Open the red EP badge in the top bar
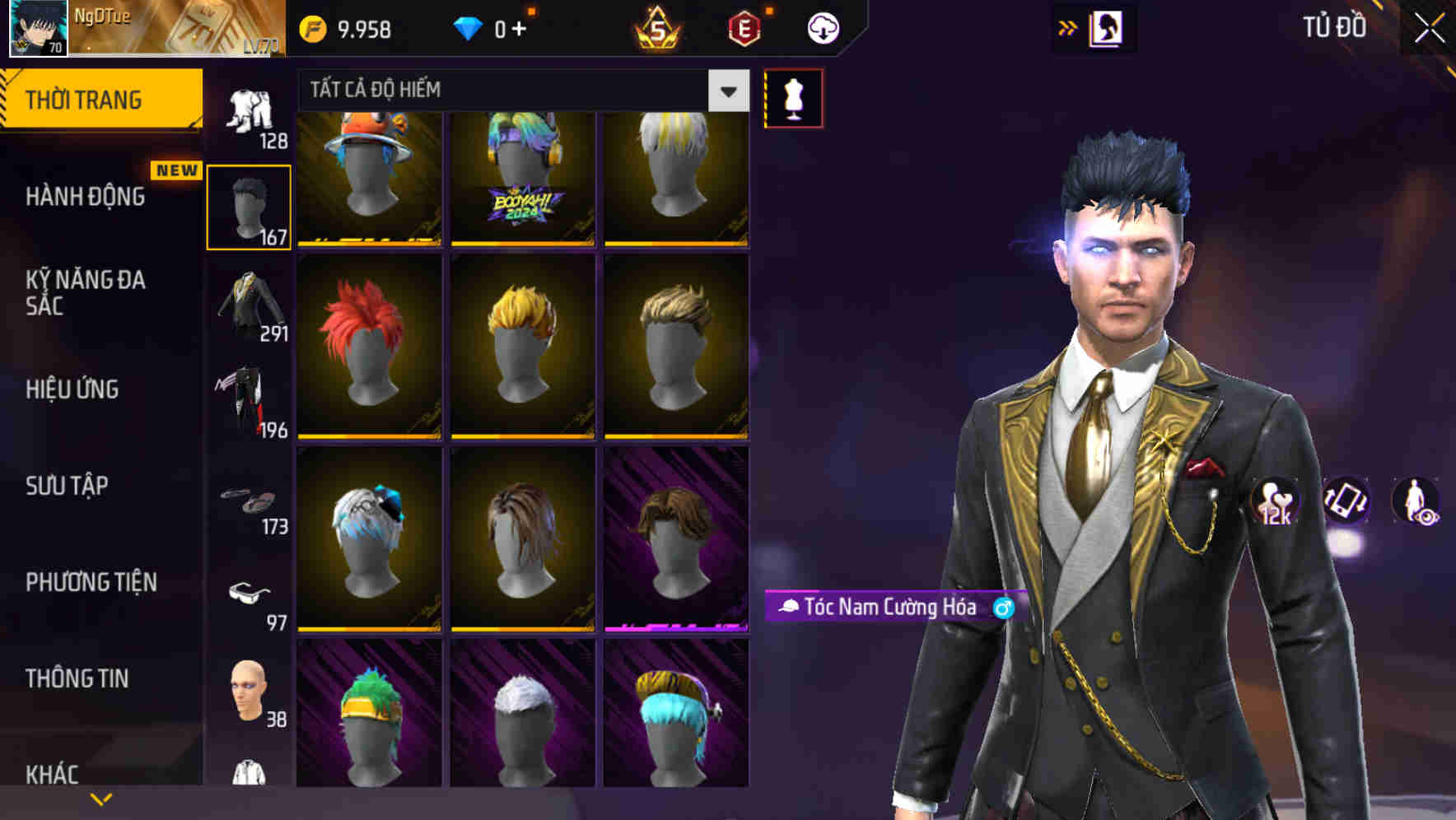This screenshot has width=1456, height=820. (744, 27)
